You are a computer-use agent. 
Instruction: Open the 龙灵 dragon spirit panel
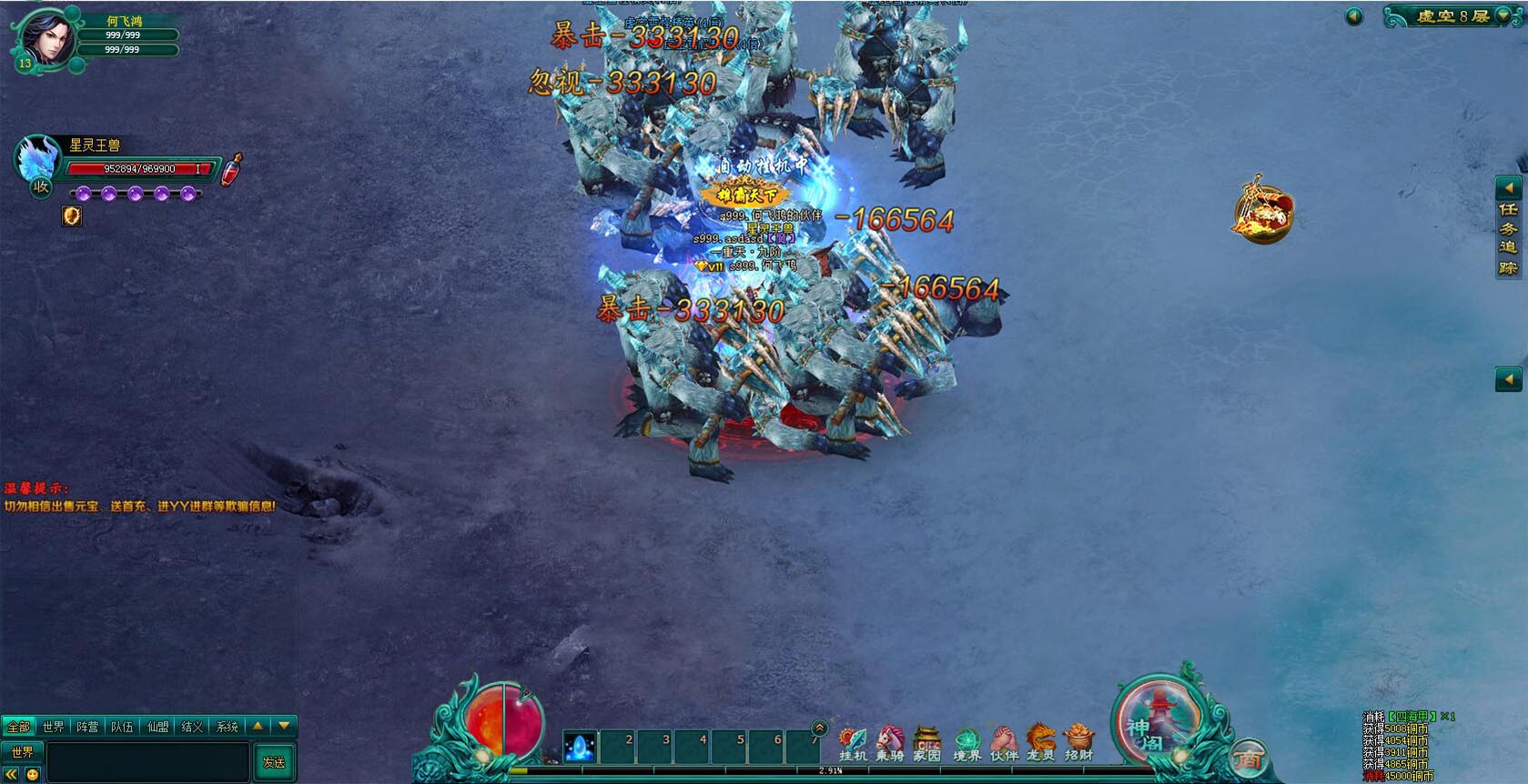point(1040,742)
